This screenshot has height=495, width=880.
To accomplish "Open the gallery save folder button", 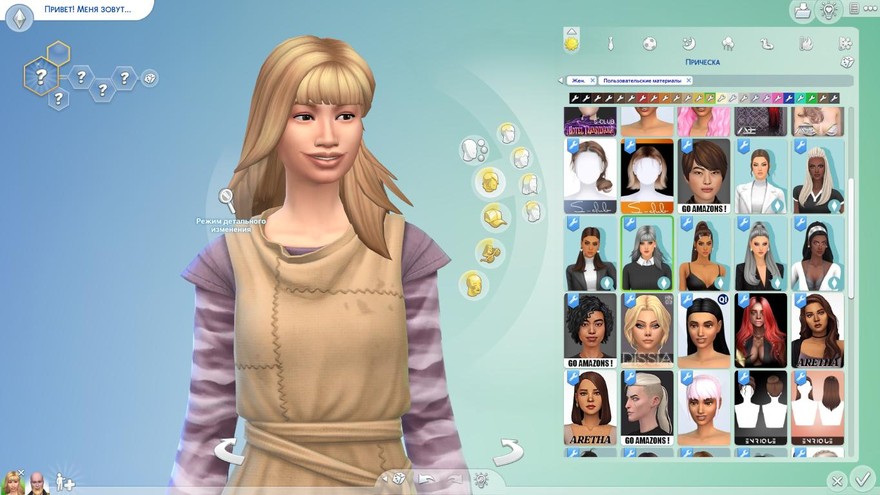I will [x=801, y=11].
